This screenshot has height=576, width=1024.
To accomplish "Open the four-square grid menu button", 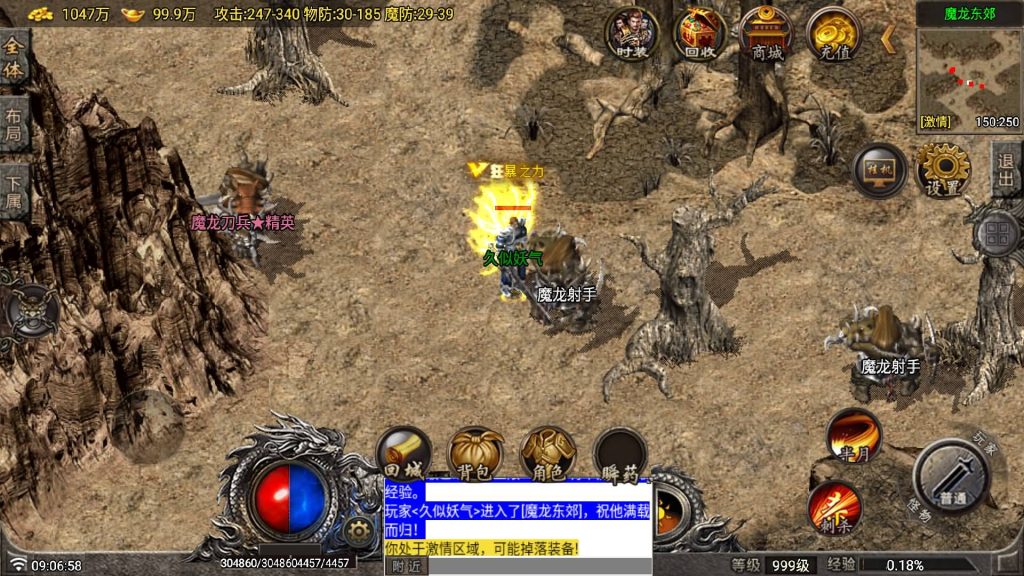I will coord(996,236).
